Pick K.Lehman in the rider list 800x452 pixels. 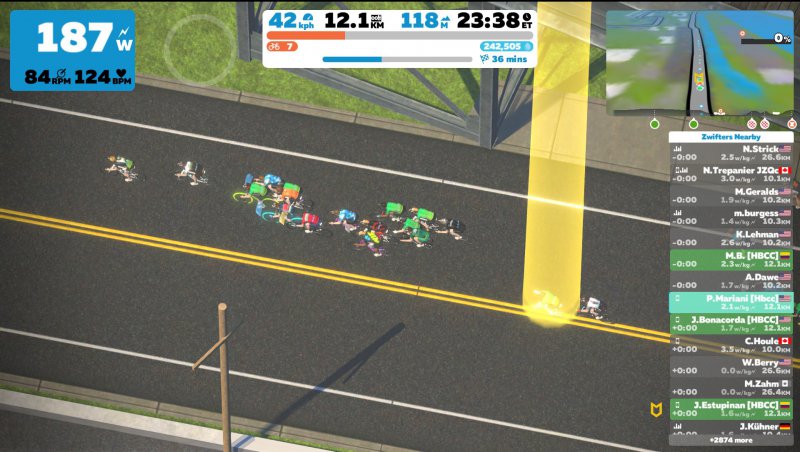tap(732, 238)
